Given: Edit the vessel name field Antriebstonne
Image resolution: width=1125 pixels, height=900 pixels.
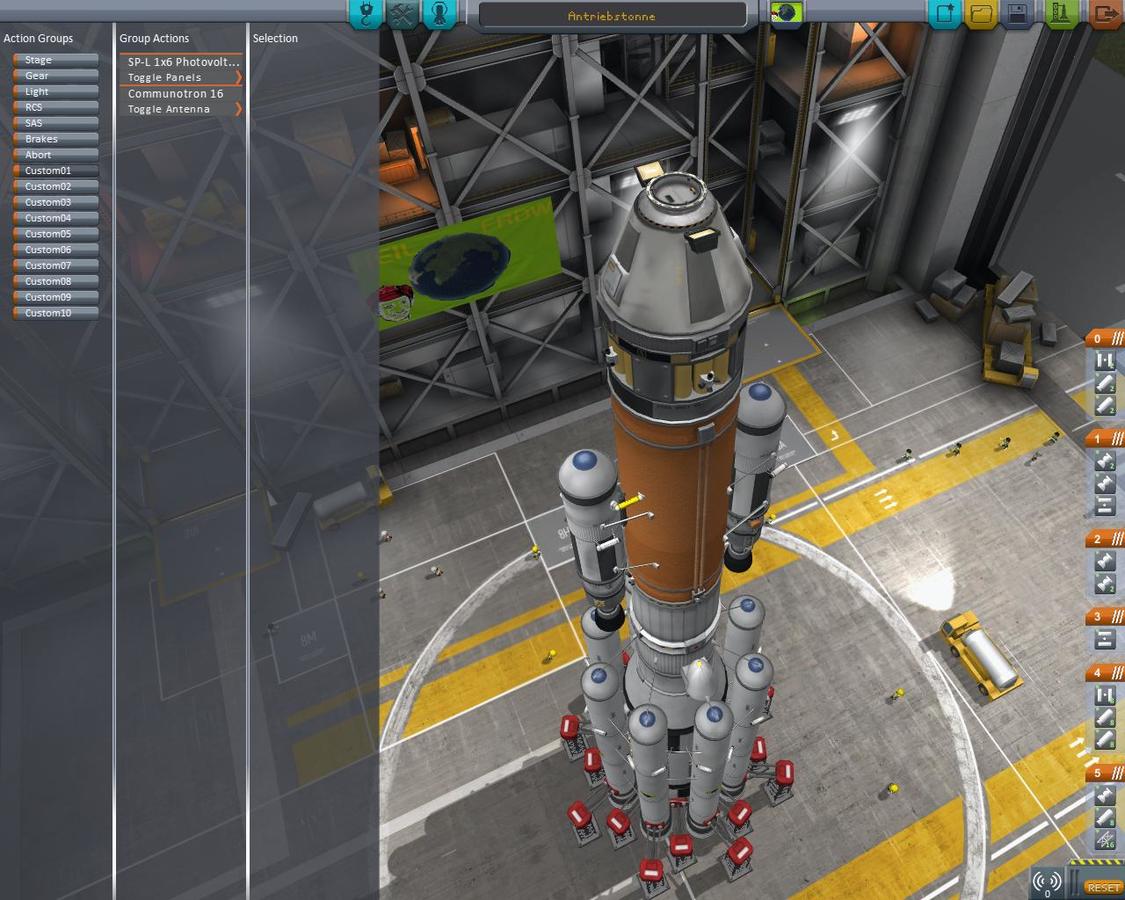Looking at the screenshot, I should pyautogui.click(x=612, y=16).
